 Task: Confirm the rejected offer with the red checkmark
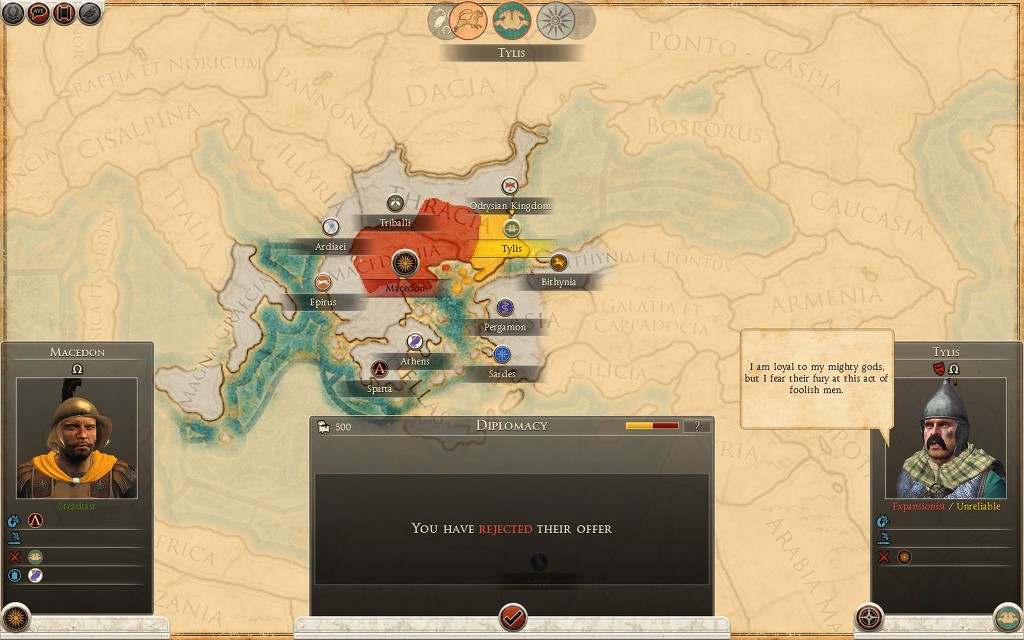pos(513,615)
